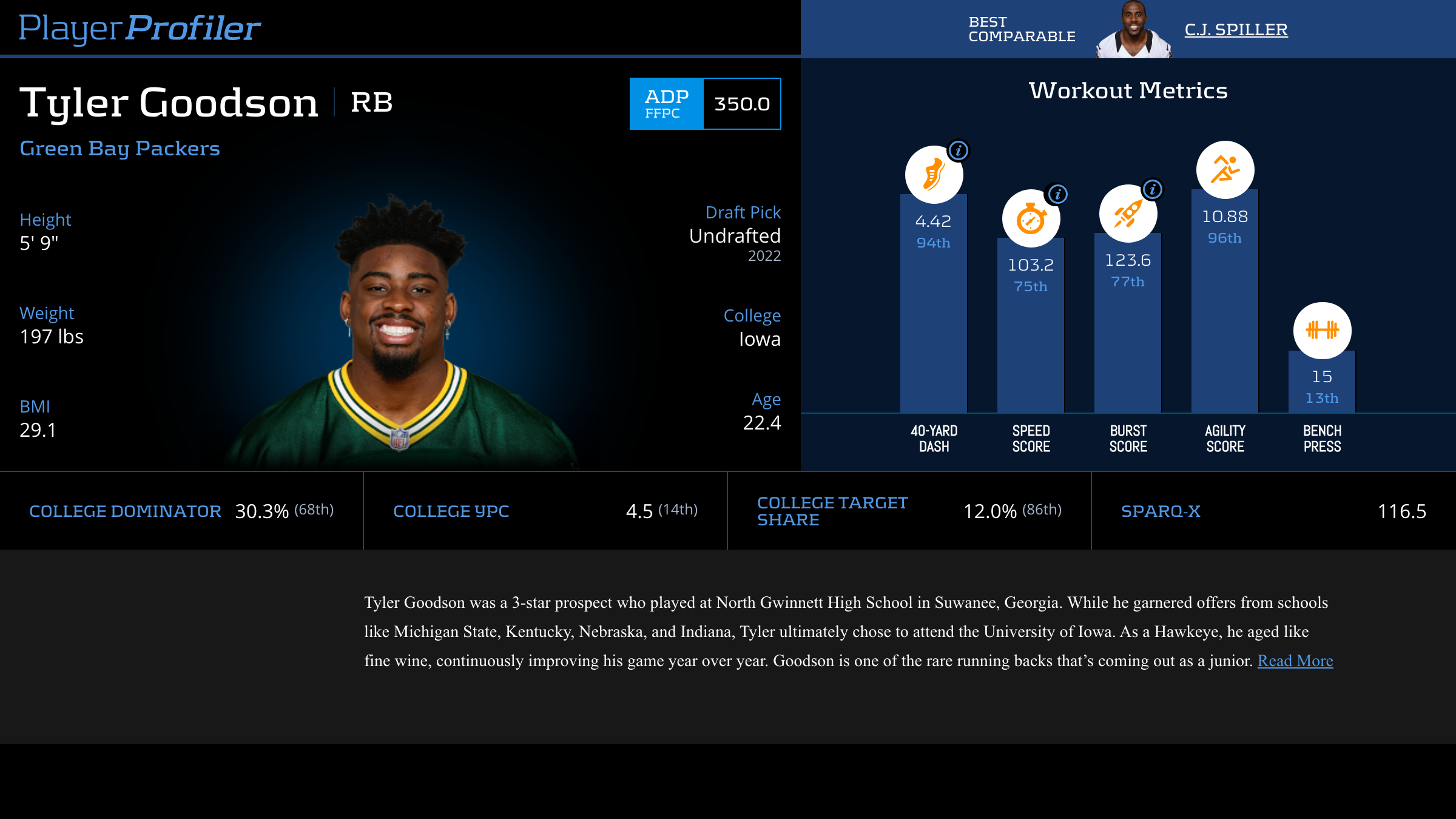Select the 40-Yard Dash percentile bar
The image size is (1456, 819).
click(x=934, y=303)
